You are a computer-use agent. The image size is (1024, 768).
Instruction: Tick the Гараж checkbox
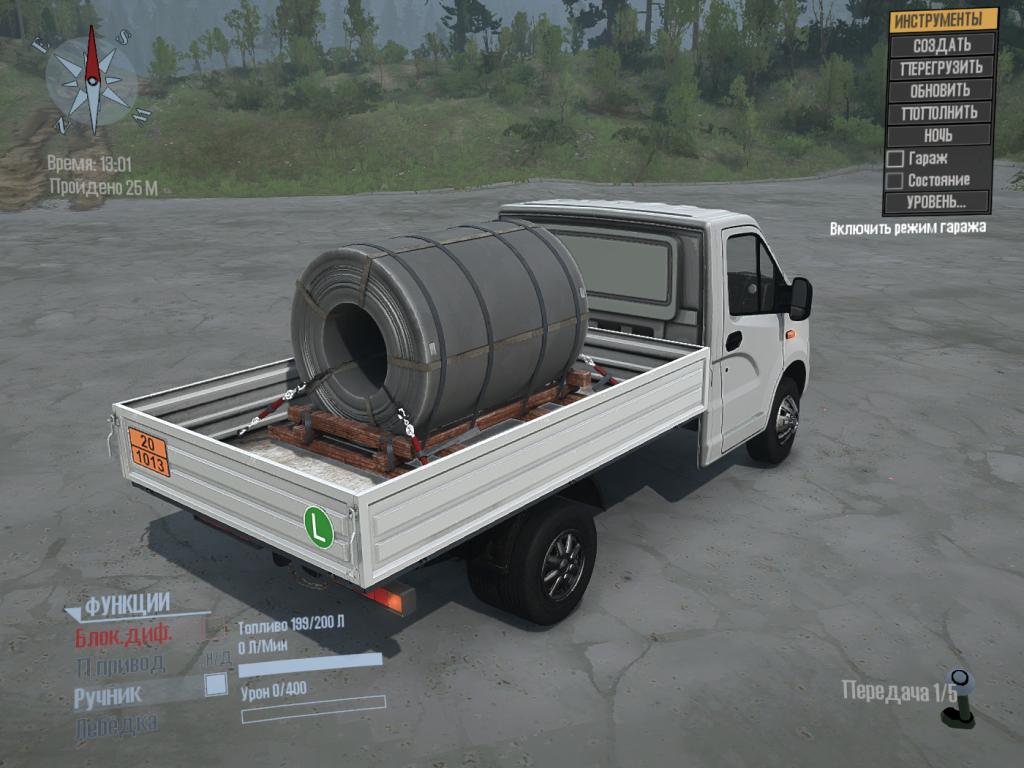point(895,159)
